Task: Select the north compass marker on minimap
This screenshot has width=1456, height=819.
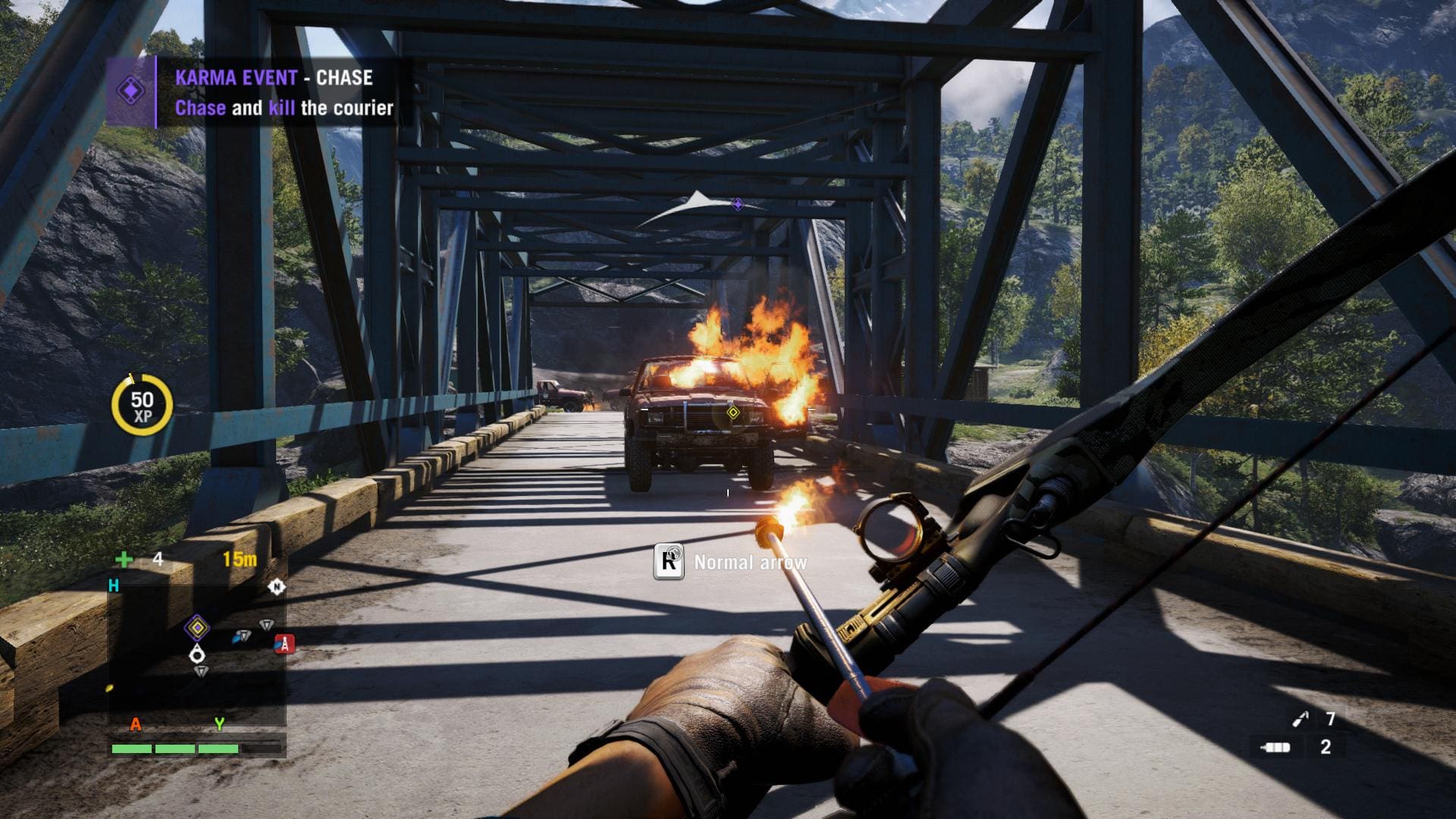Action: pos(277,586)
